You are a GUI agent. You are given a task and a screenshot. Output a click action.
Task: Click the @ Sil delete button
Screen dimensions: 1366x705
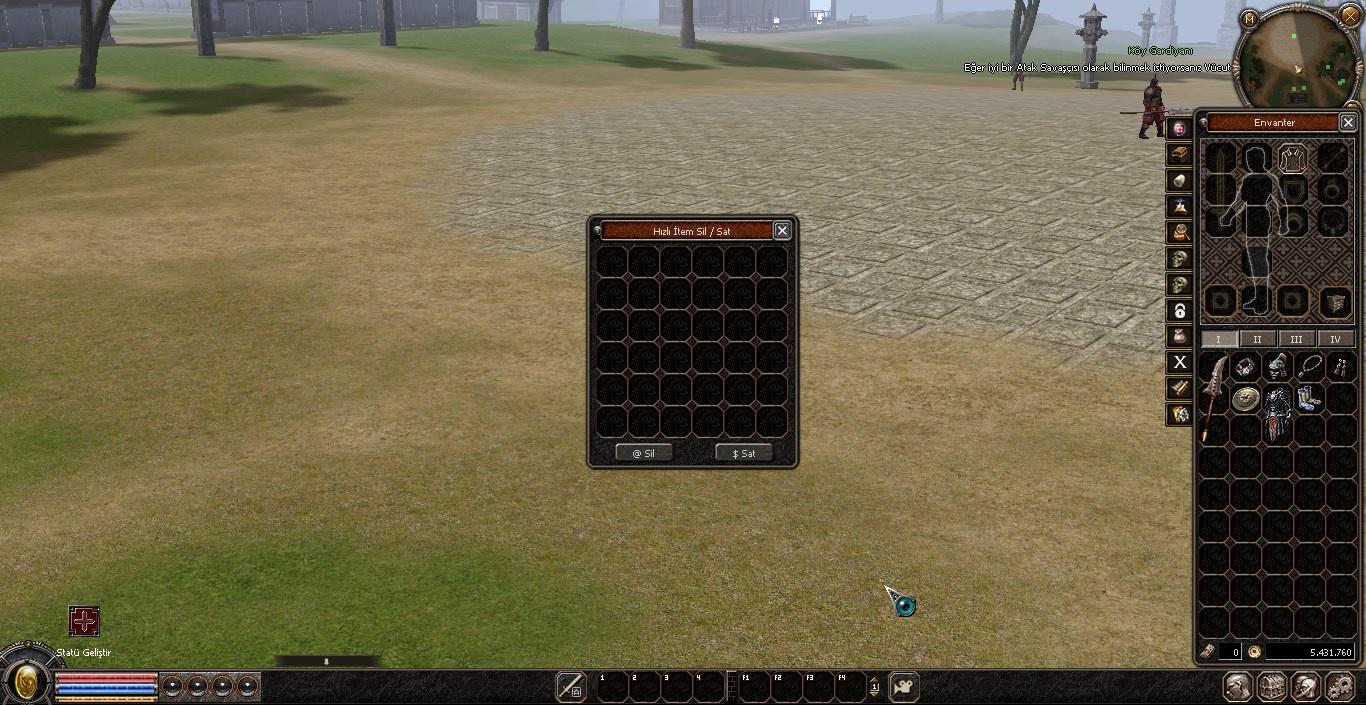tap(643, 453)
